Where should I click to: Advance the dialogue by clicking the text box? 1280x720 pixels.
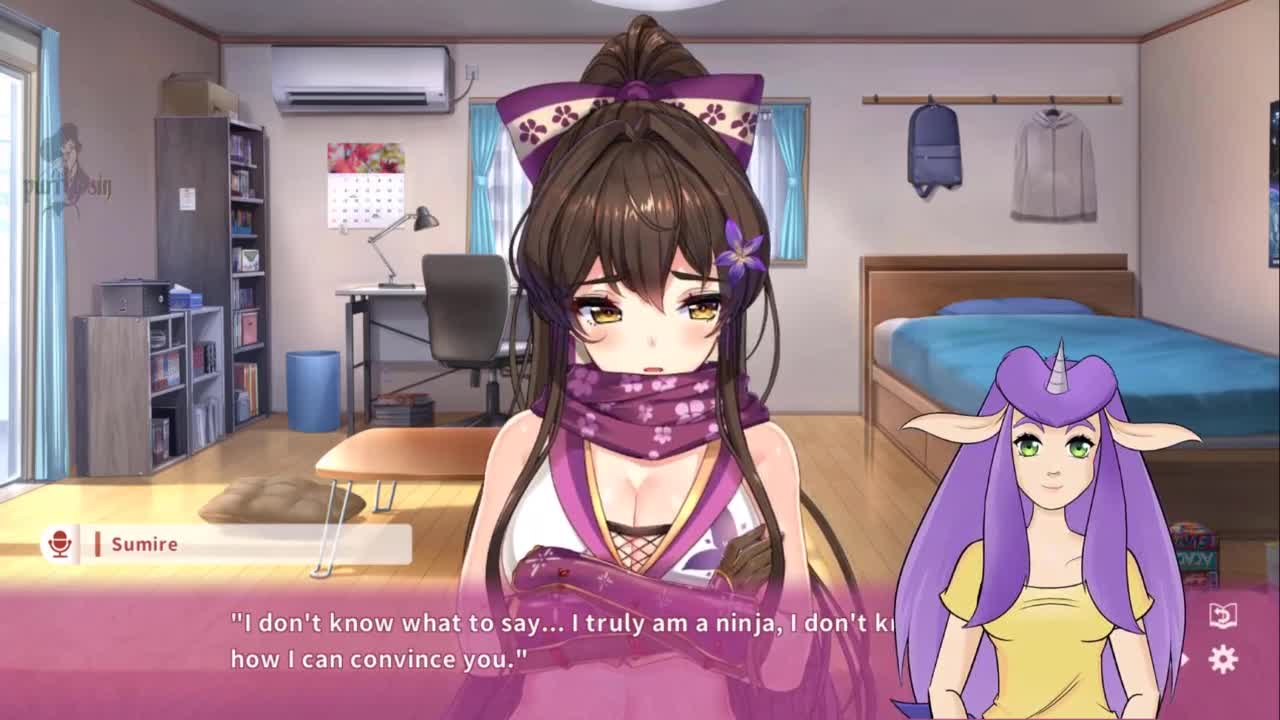tap(560, 641)
